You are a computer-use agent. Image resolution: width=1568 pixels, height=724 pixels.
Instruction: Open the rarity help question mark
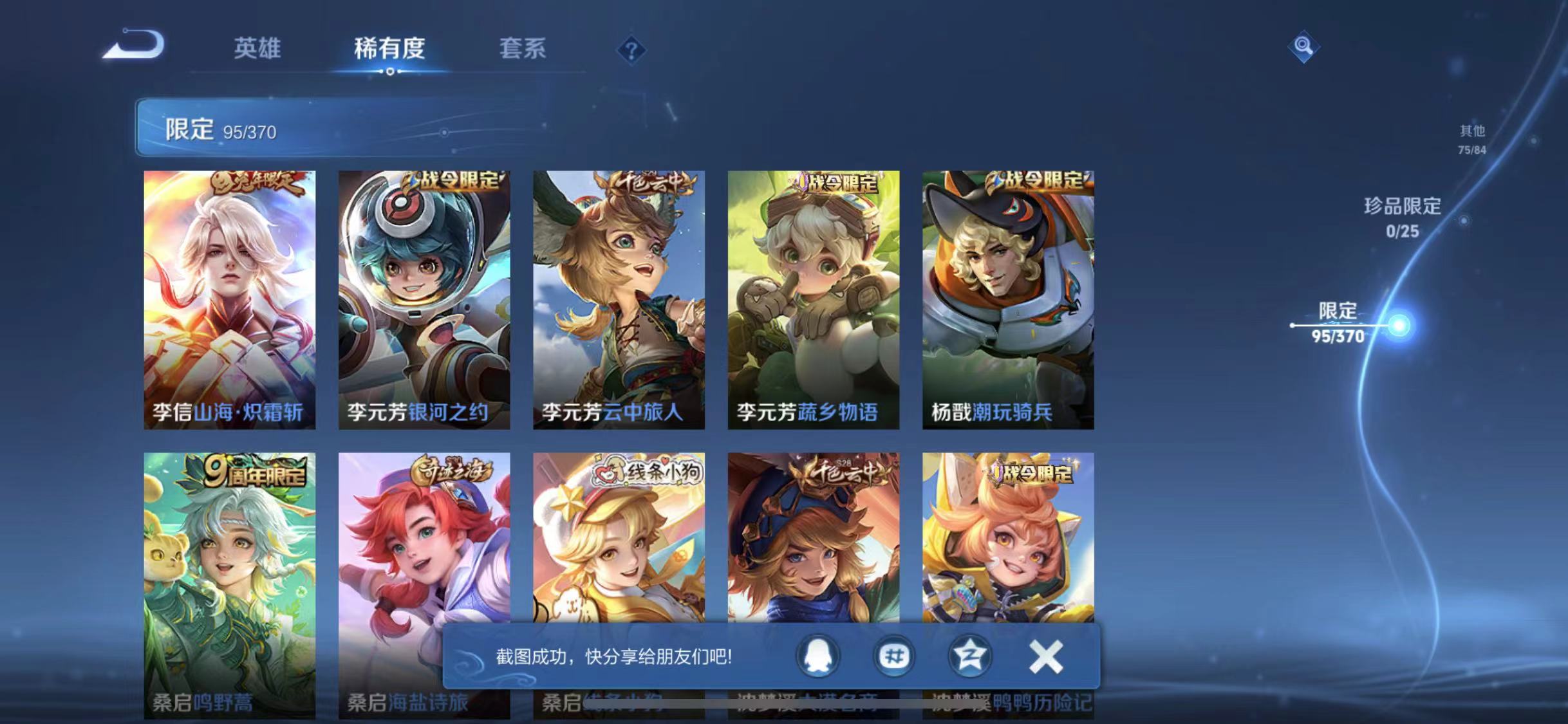coord(633,50)
